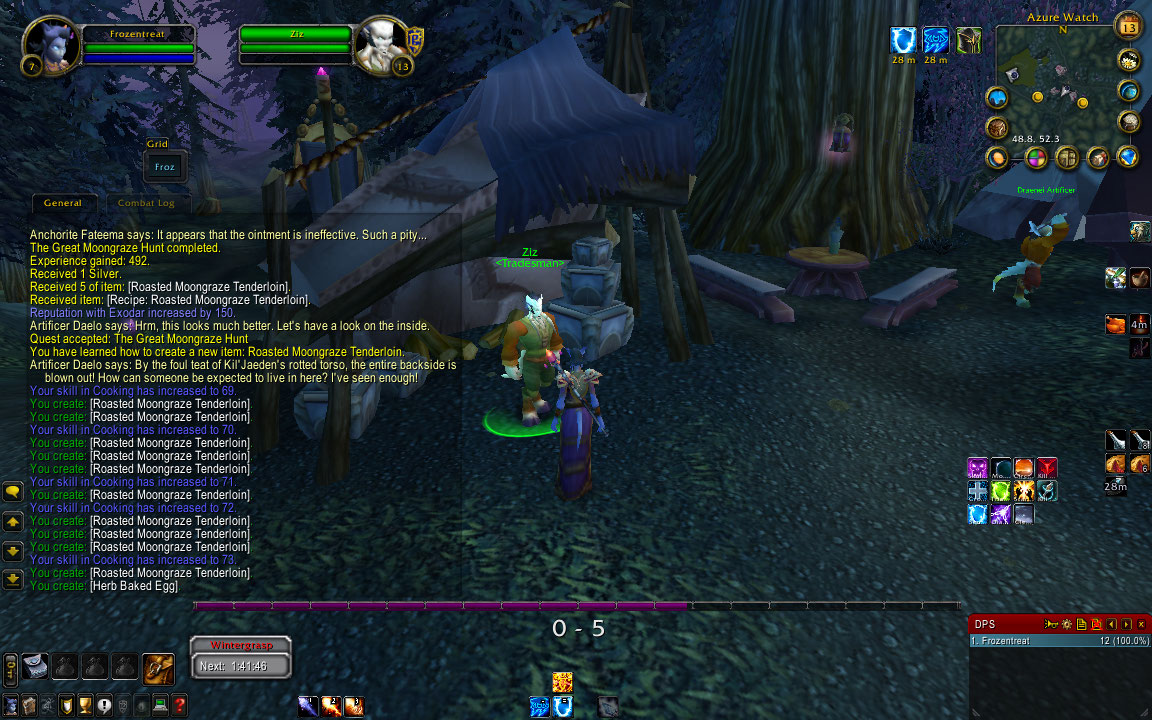The image size is (1152, 720).
Task: Close the DPS meter window
Action: [x=1141, y=624]
